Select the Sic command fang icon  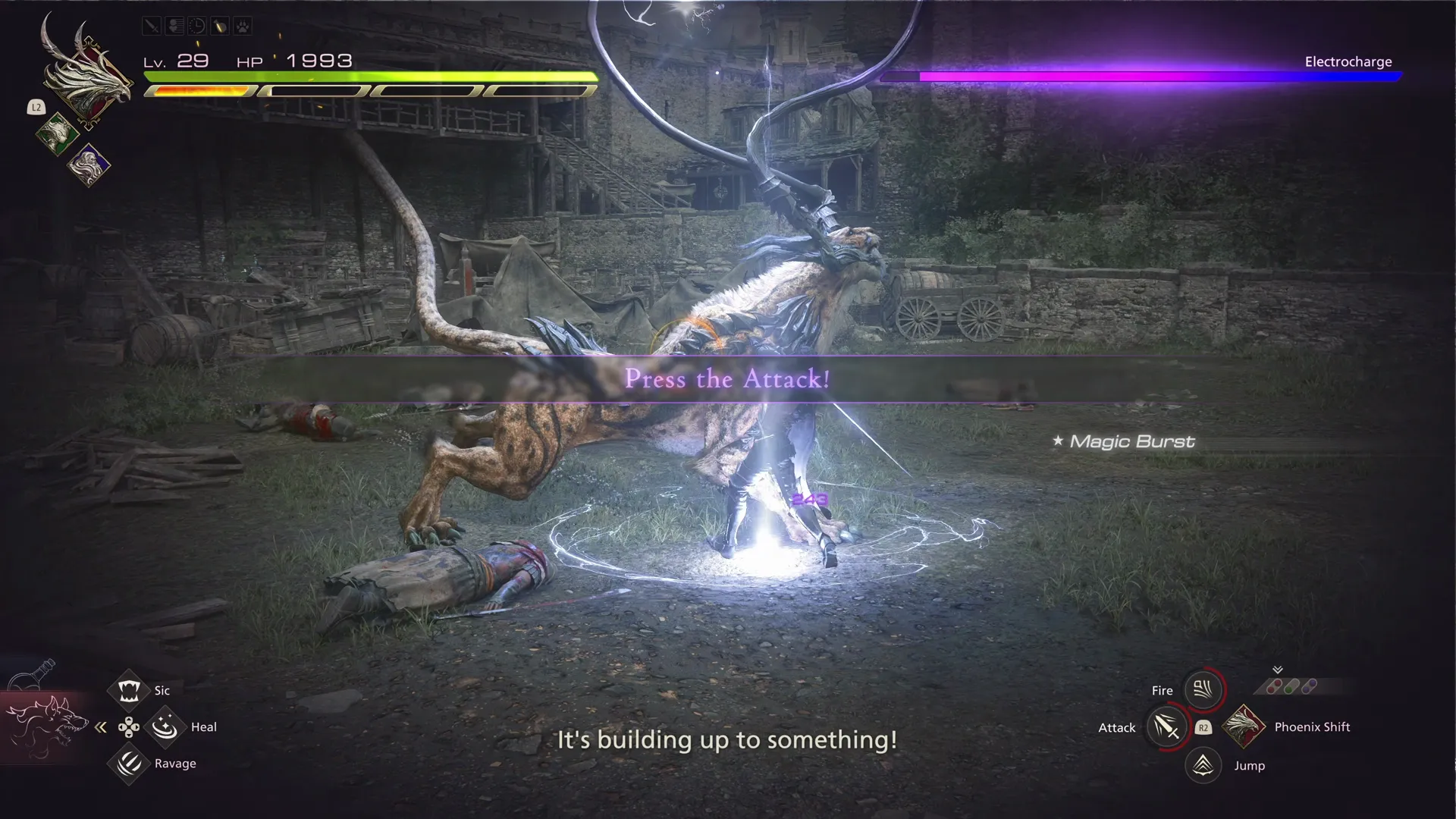click(129, 690)
